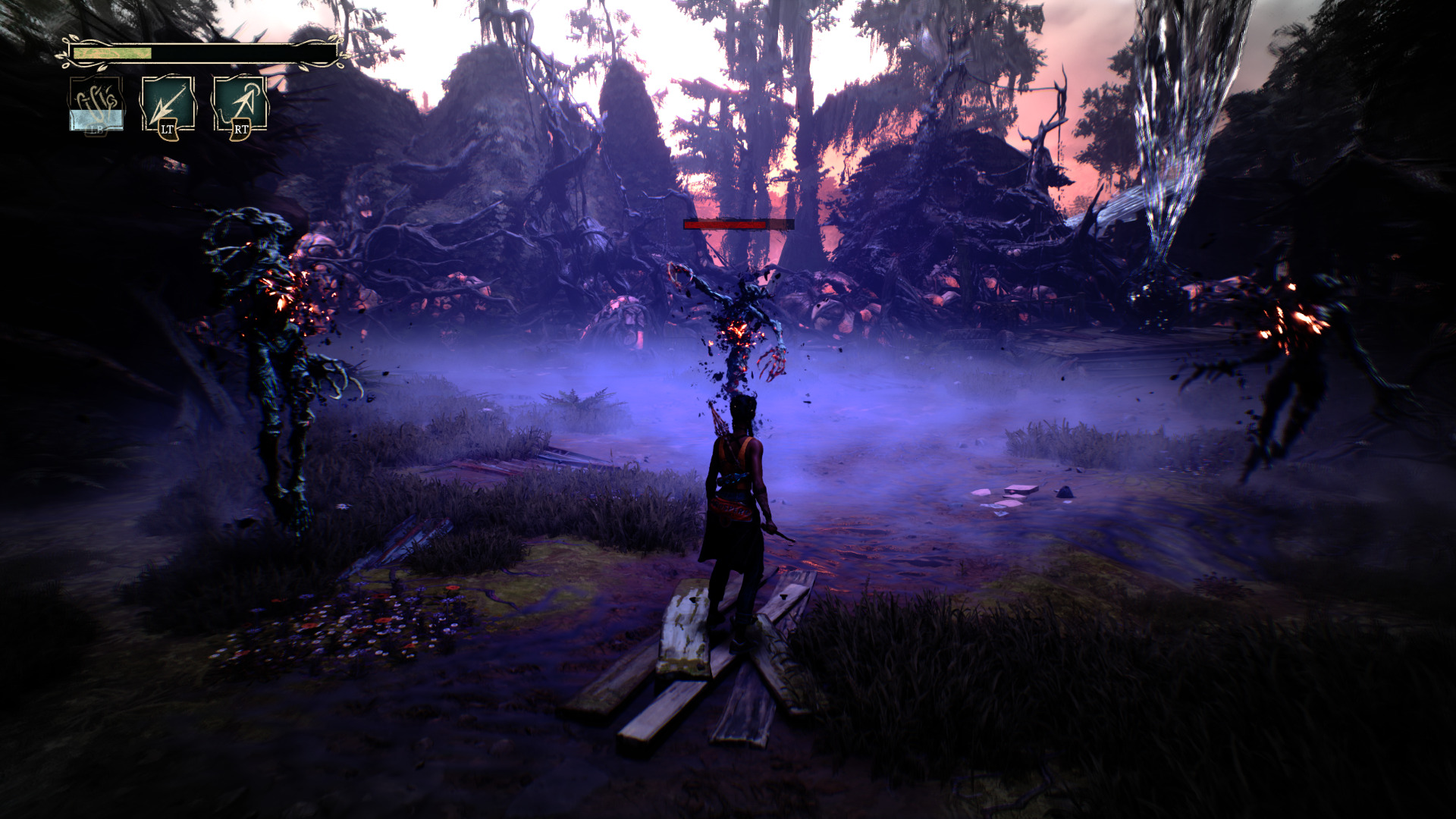Select the downward-pointing arrow ability icon
The image size is (1456, 819).
tap(168, 104)
